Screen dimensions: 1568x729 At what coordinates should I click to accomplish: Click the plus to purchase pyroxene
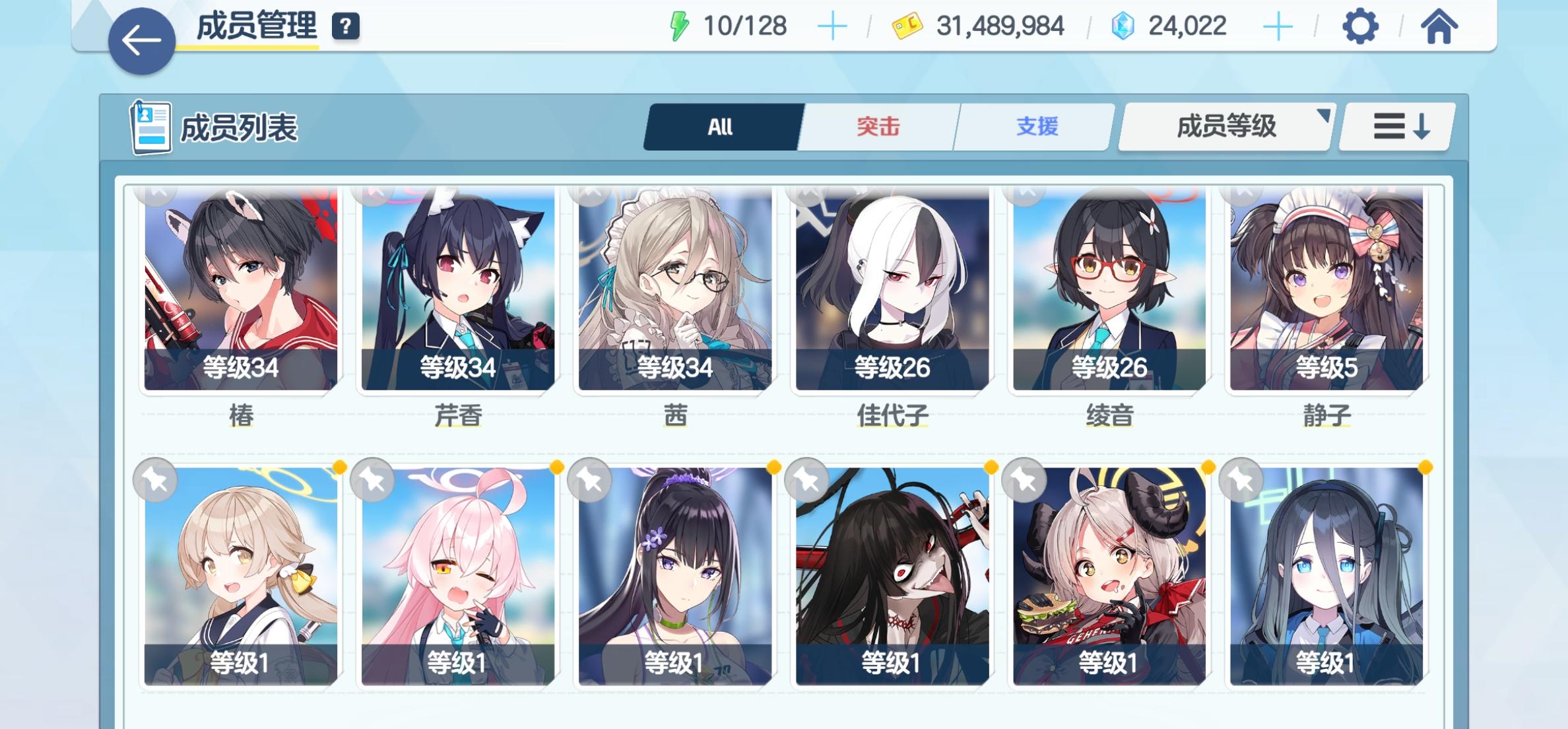coord(1280,26)
